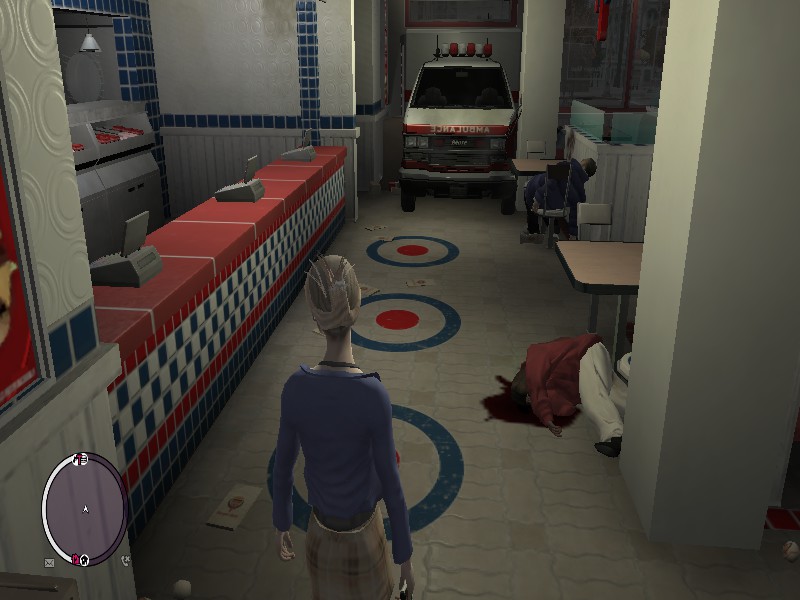
Task: Click the circular radar minimap
Action: click(x=84, y=508)
